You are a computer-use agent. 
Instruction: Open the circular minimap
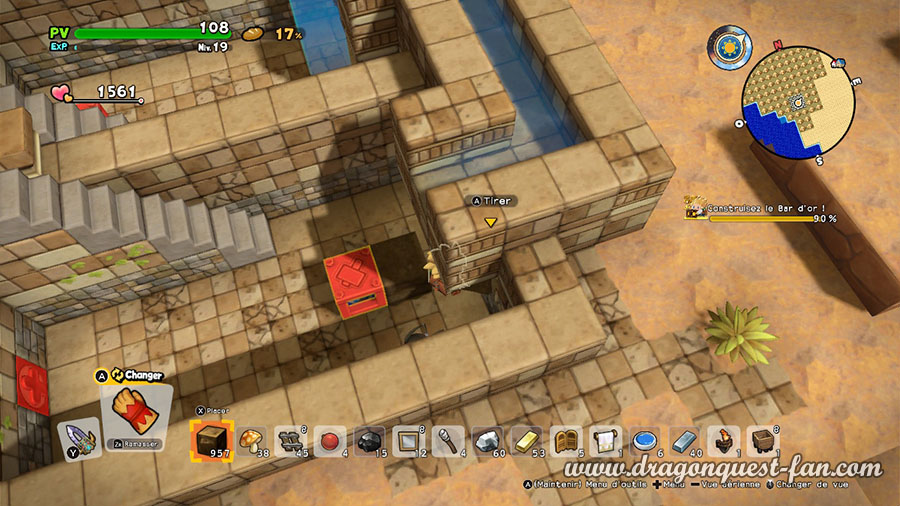tap(797, 102)
